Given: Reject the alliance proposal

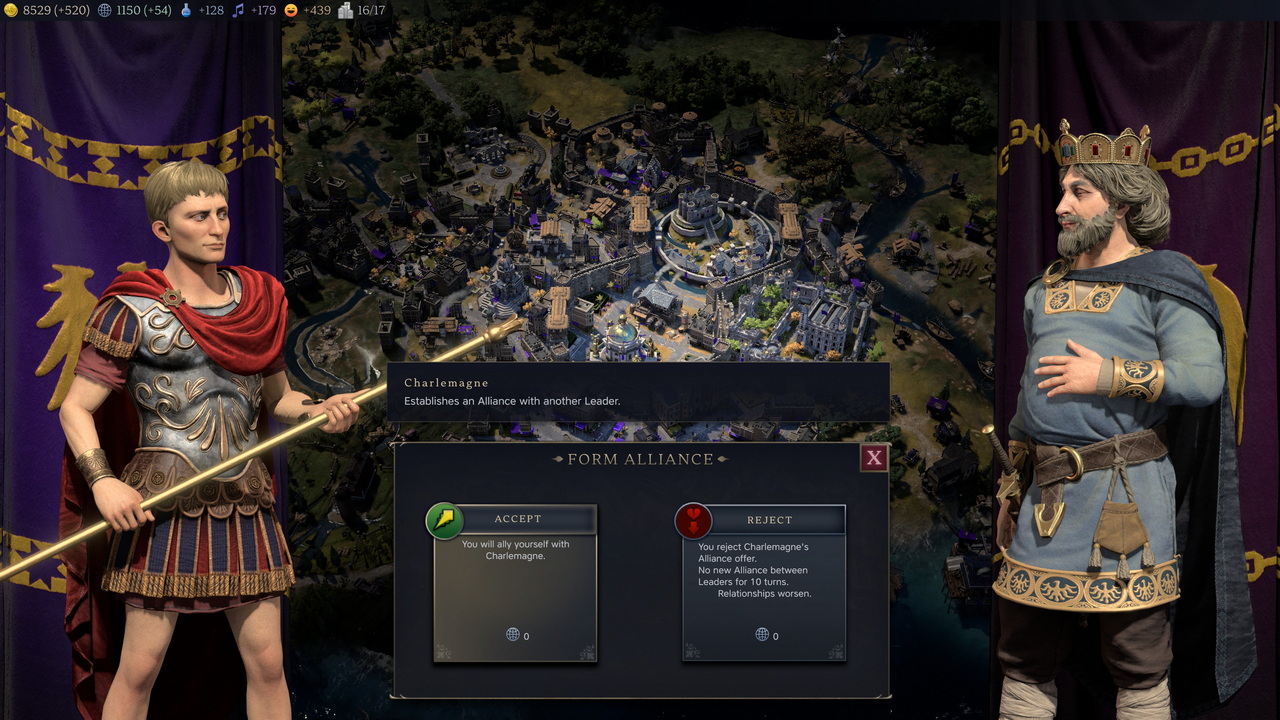Looking at the screenshot, I should coord(766,520).
